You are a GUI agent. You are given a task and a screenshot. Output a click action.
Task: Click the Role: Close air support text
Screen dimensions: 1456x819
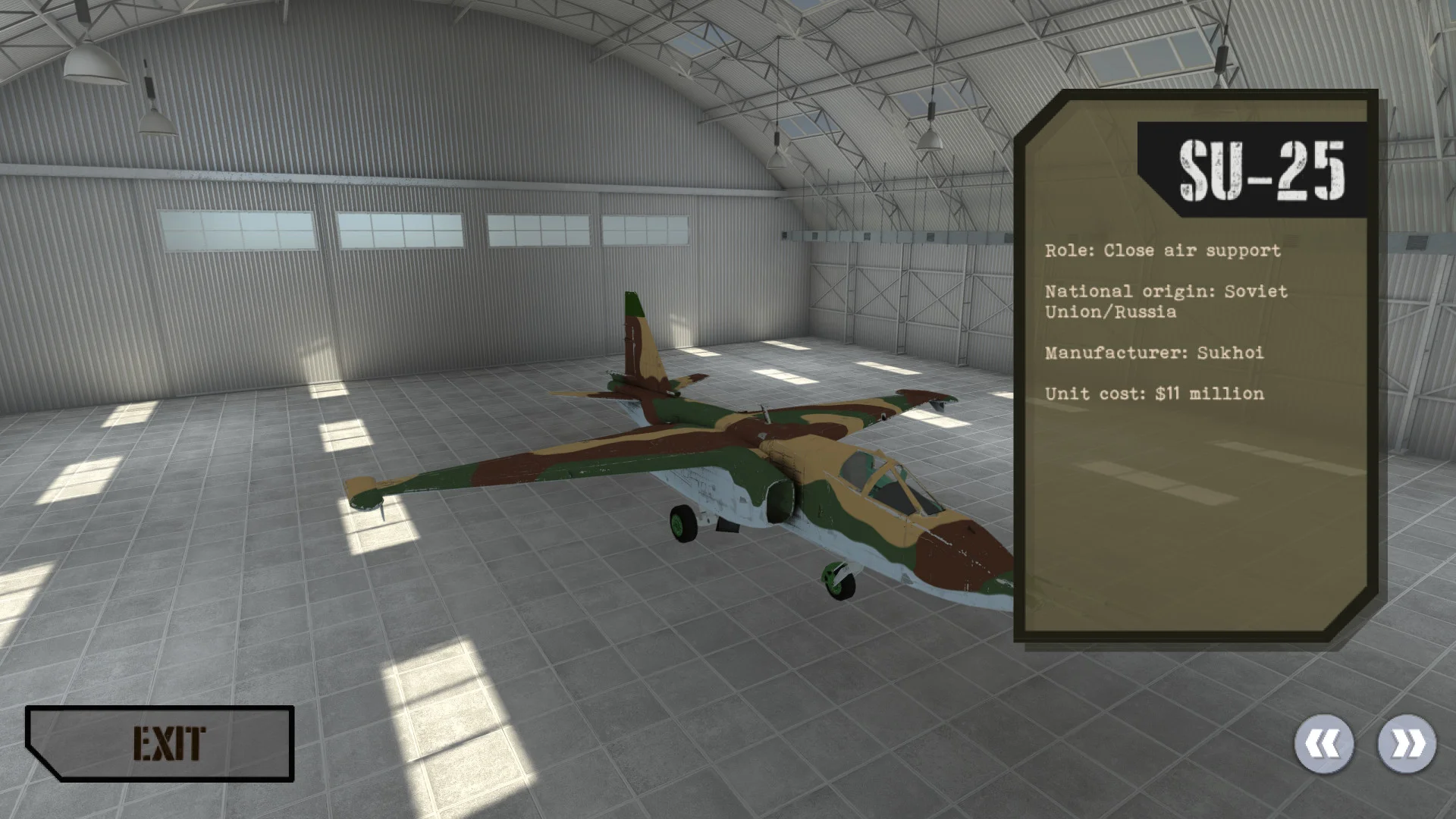point(1162,250)
